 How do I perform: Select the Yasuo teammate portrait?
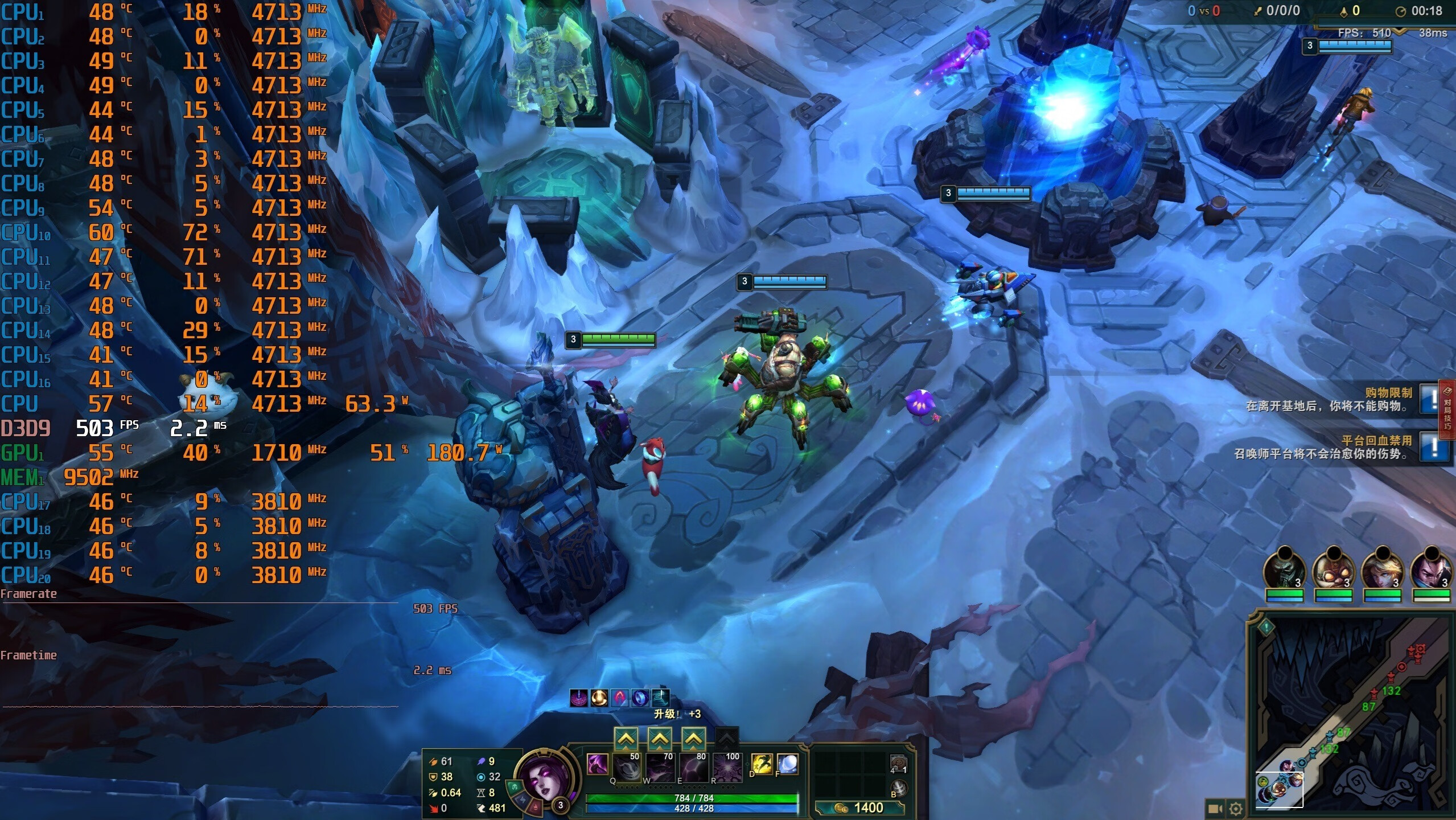[x=1432, y=569]
